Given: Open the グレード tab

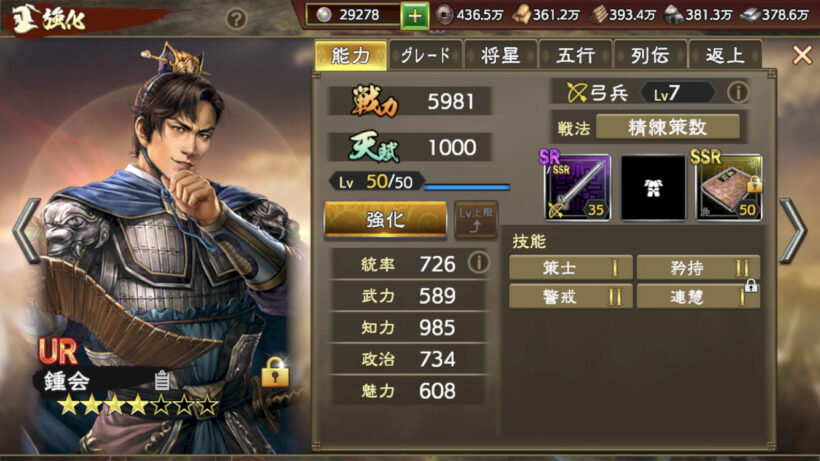Looking at the screenshot, I should (424, 56).
